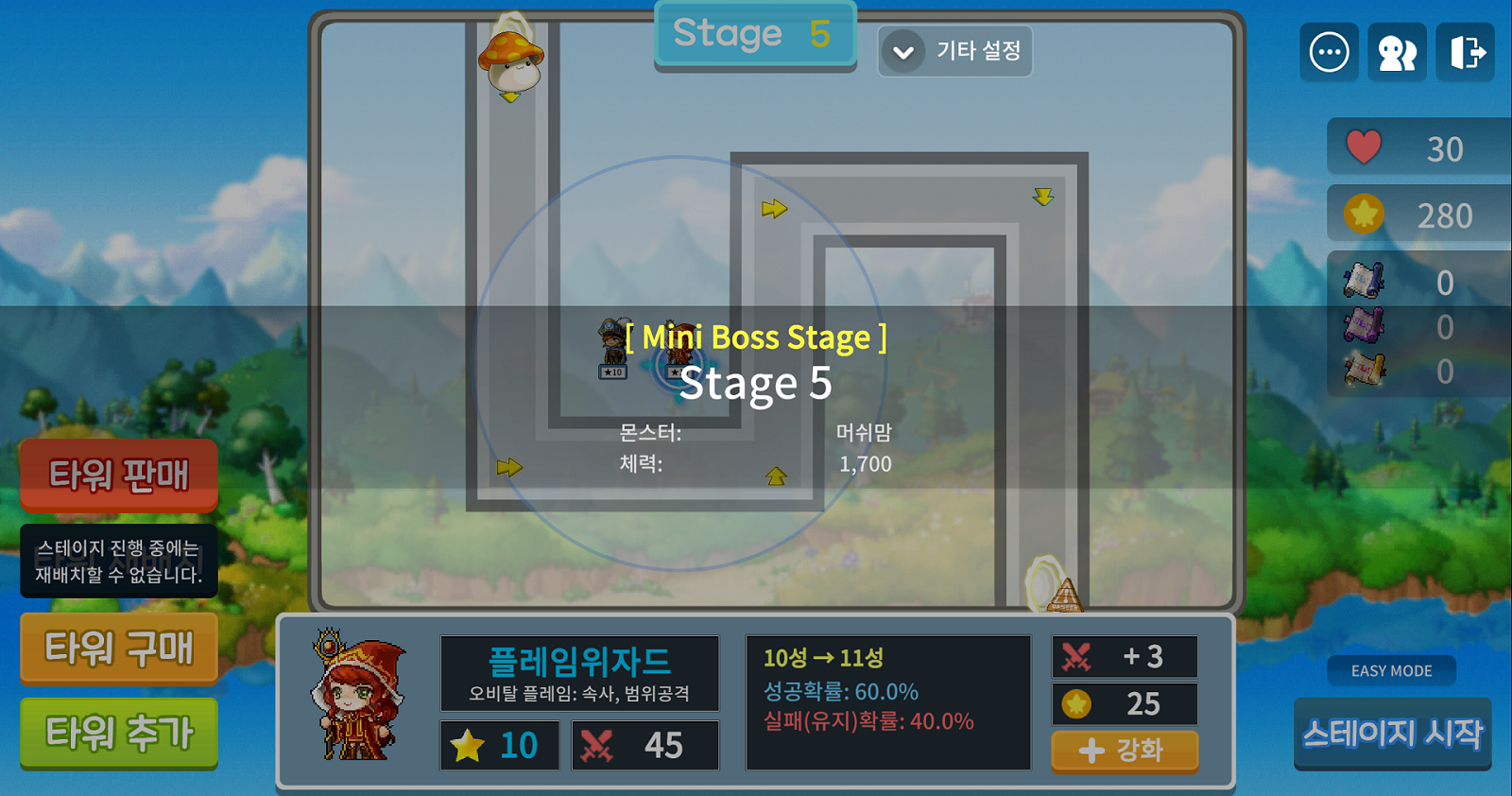Enhance the tower with the 강화 button
This screenshot has height=796, width=1512.
click(x=1124, y=751)
